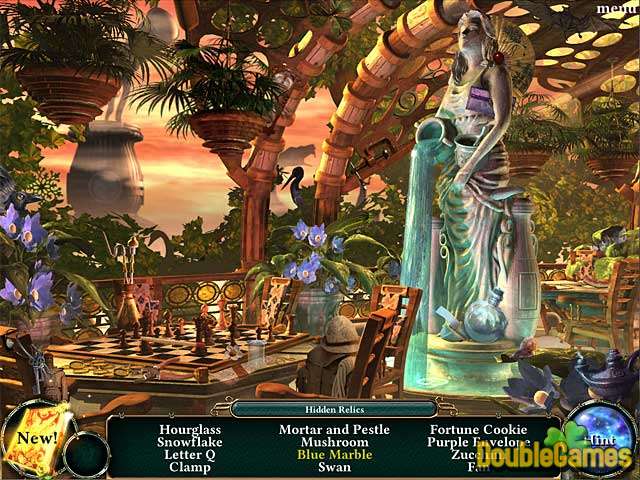The image size is (640, 480).
Task: Select the Letter Q list entry
Action: tap(187, 454)
